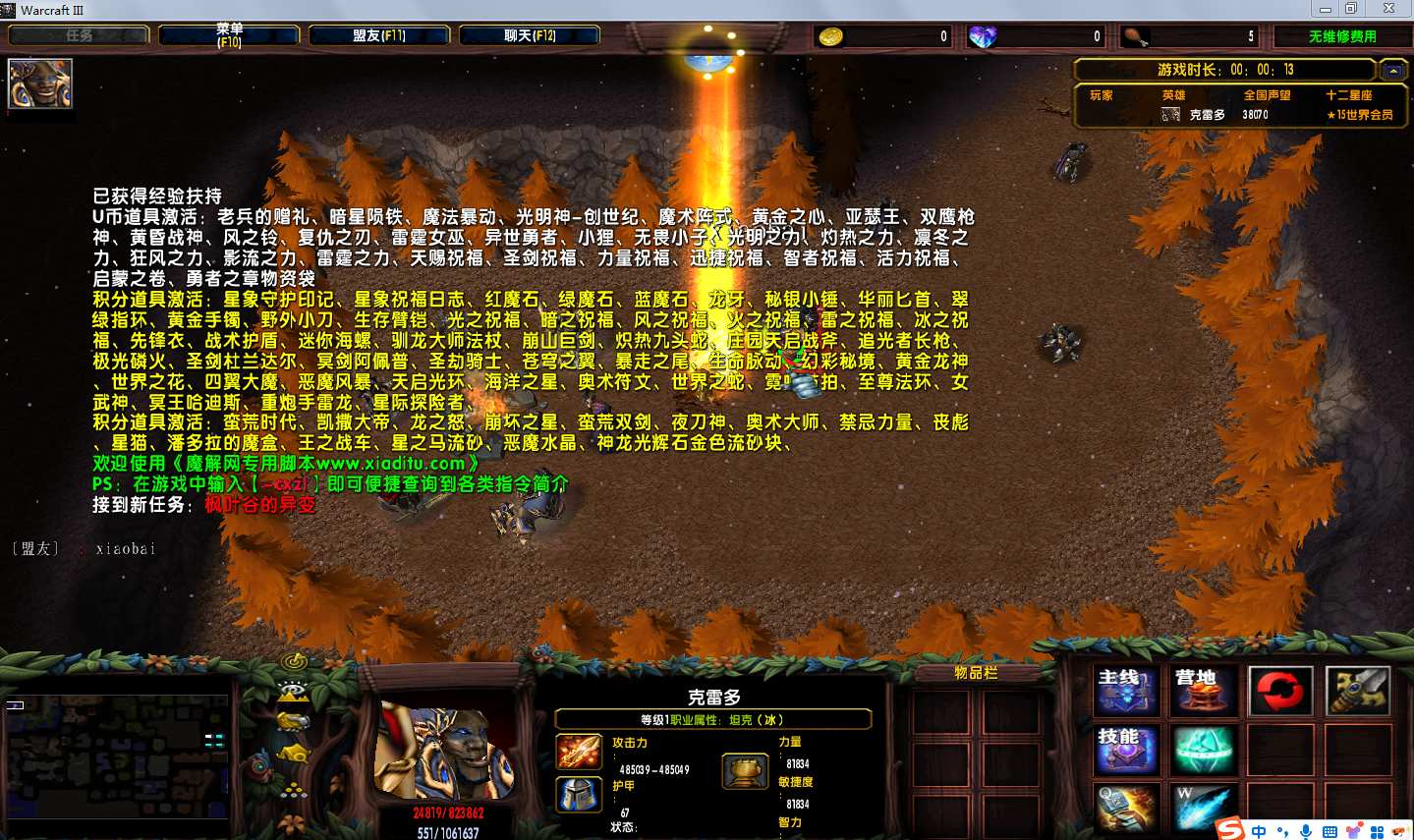This screenshot has width=1414, height=840.
Task: Click the sword attack command icon
Action: 1357,691
